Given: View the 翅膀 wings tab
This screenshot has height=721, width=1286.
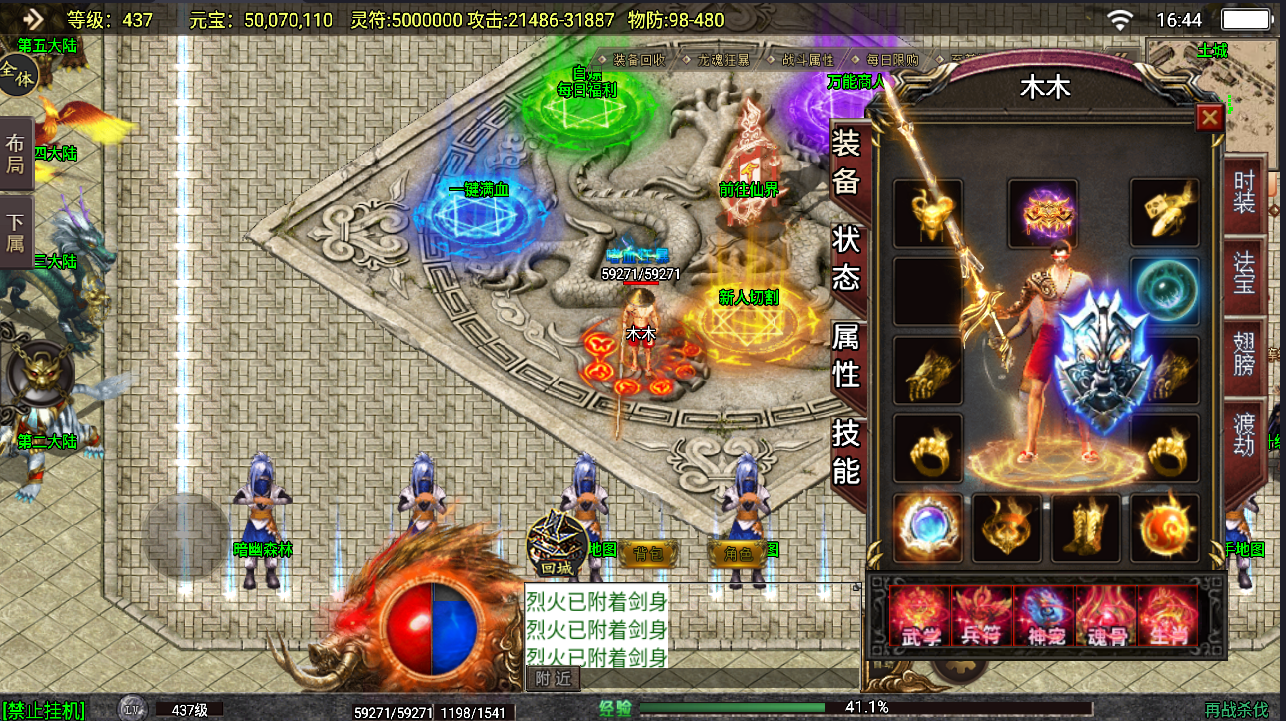Looking at the screenshot, I should [1244, 354].
